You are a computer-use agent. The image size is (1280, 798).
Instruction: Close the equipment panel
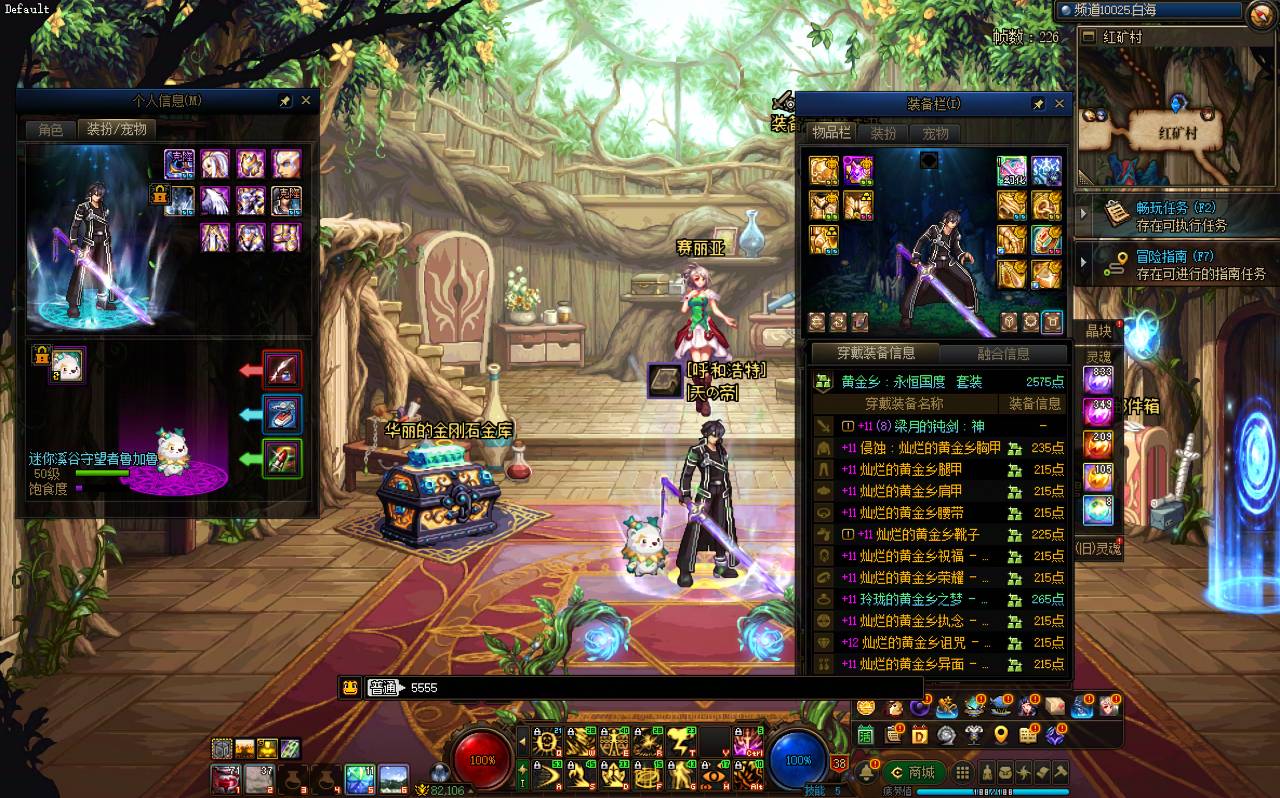click(x=1059, y=103)
